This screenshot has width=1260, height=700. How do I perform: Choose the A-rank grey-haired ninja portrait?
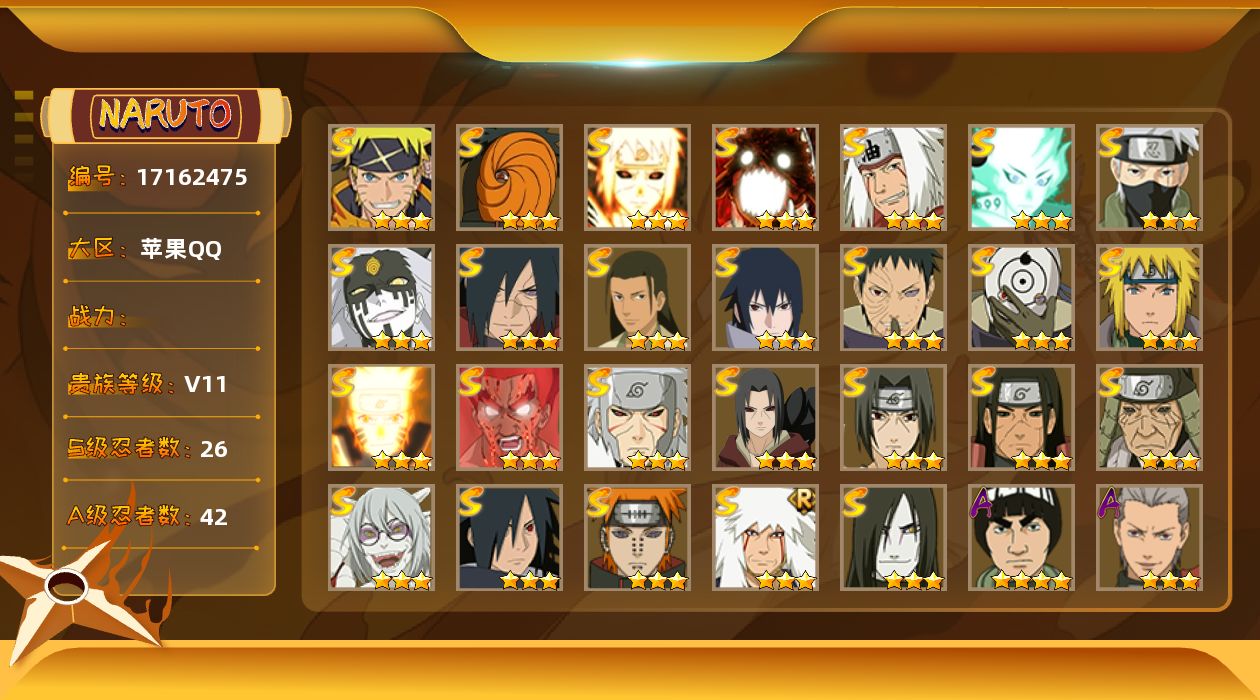pyautogui.click(x=1149, y=537)
